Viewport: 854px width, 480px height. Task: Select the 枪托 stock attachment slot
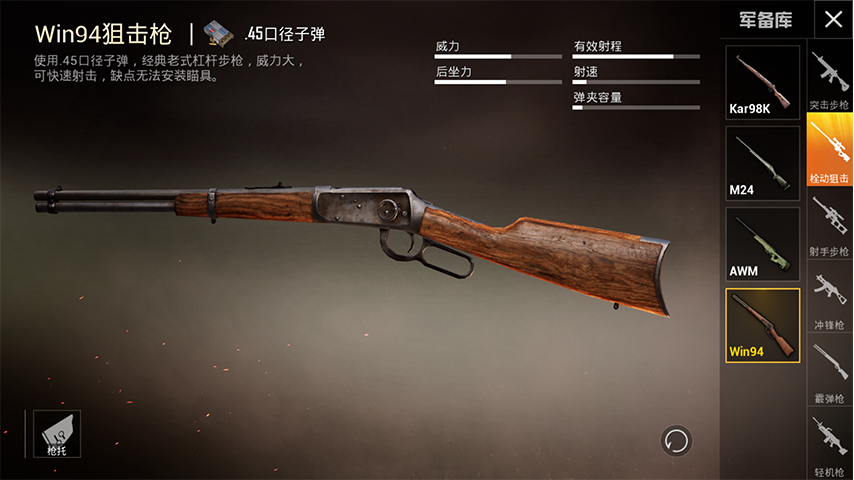coord(57,434)
